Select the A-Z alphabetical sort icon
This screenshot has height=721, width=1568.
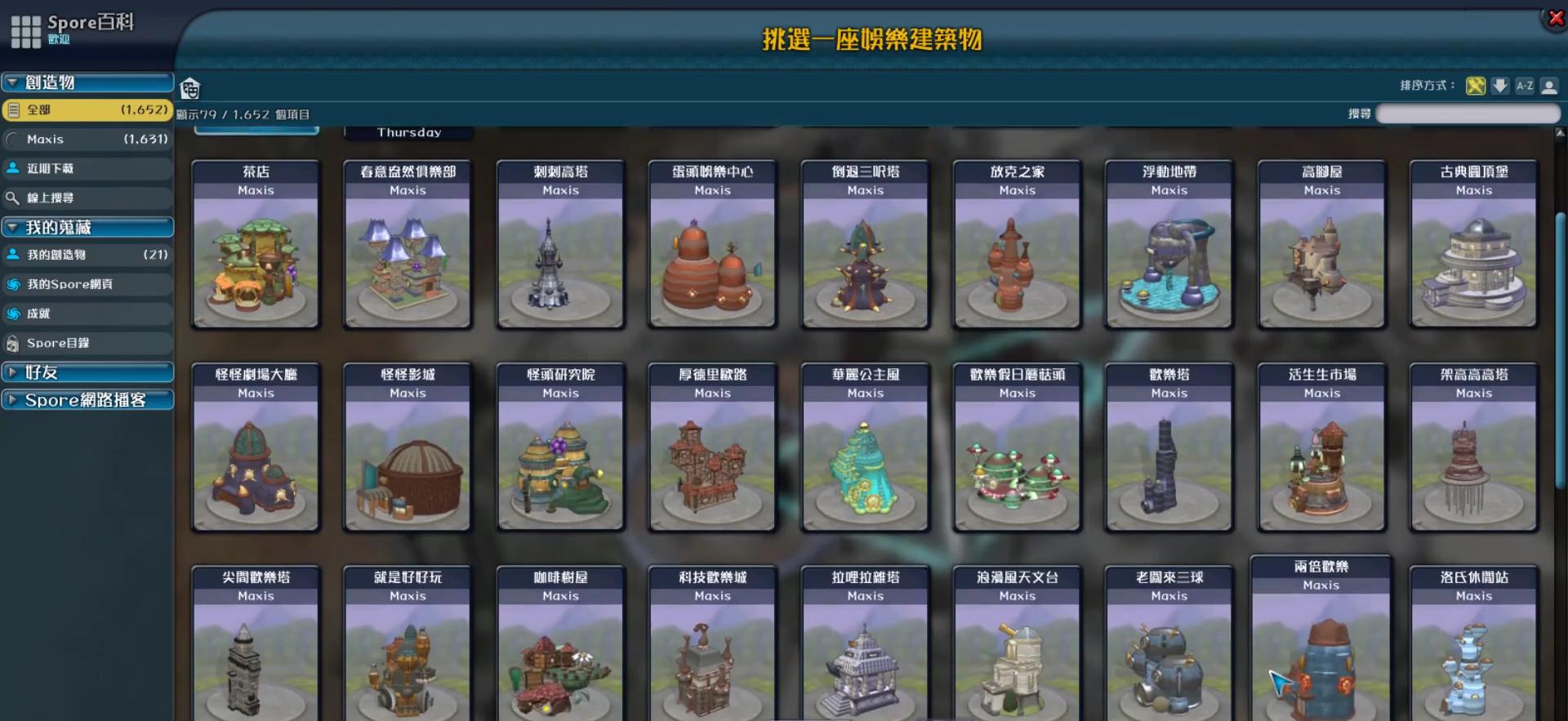point(1525,85)
